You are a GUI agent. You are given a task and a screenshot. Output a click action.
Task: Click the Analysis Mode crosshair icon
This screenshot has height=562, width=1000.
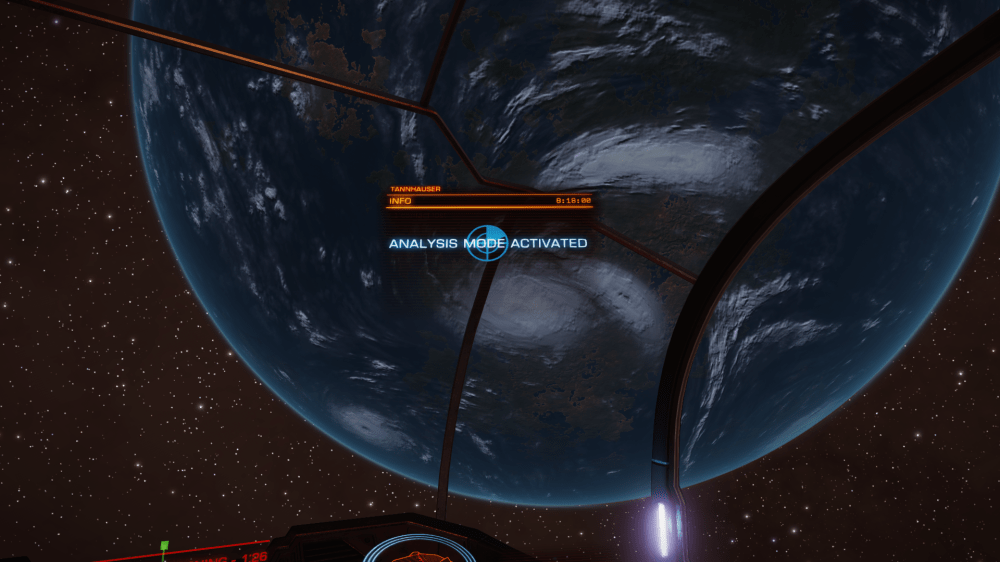(x=488, y=243)
